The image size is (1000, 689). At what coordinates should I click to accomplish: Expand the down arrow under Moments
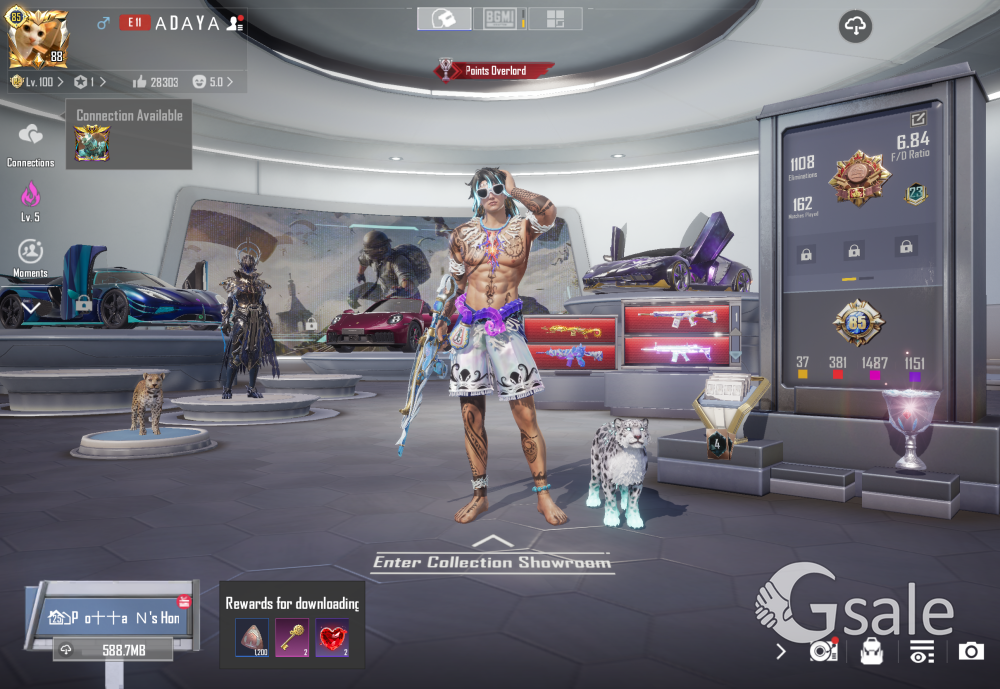[x=31, y=308]
